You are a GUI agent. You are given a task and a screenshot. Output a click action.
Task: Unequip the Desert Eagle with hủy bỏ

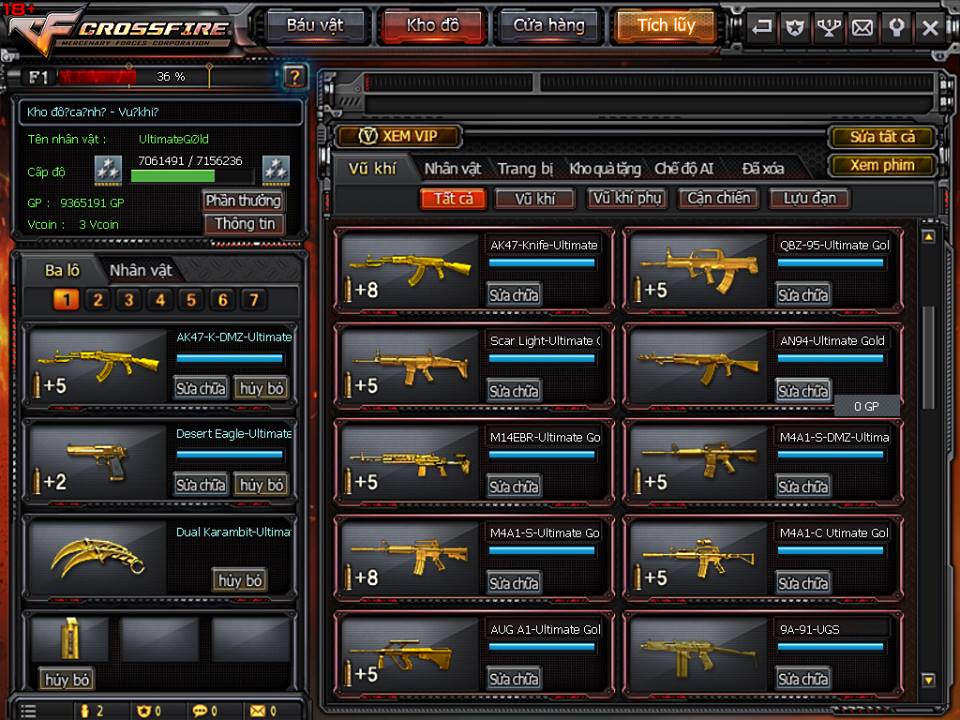tap(260, 485)
